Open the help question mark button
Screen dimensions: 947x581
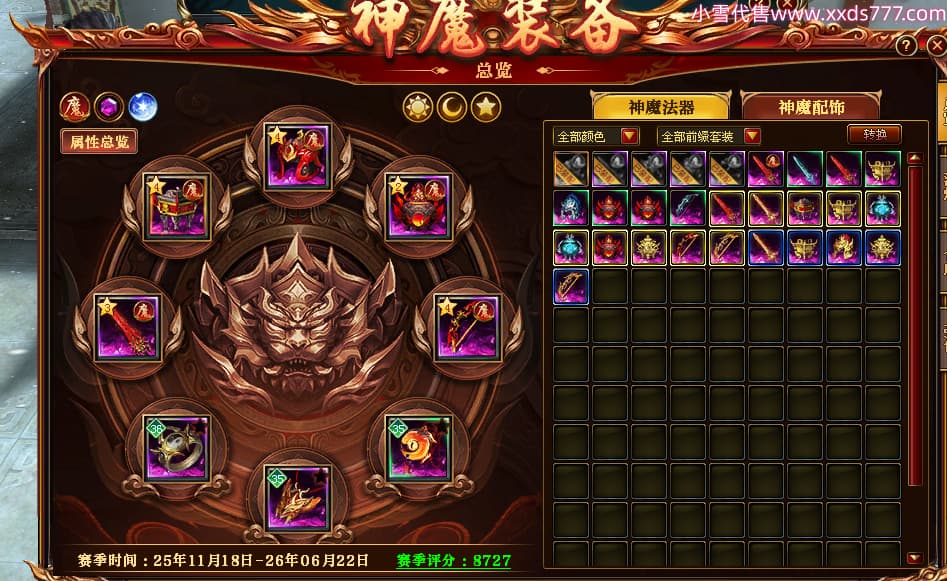(x=906, y=46)
